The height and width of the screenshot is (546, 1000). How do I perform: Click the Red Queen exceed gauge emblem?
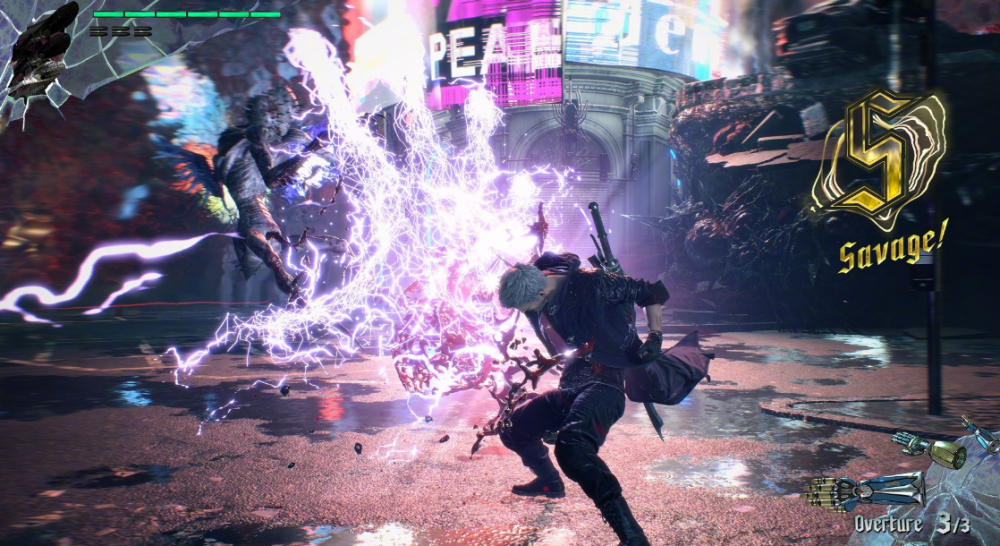[40, 50]
